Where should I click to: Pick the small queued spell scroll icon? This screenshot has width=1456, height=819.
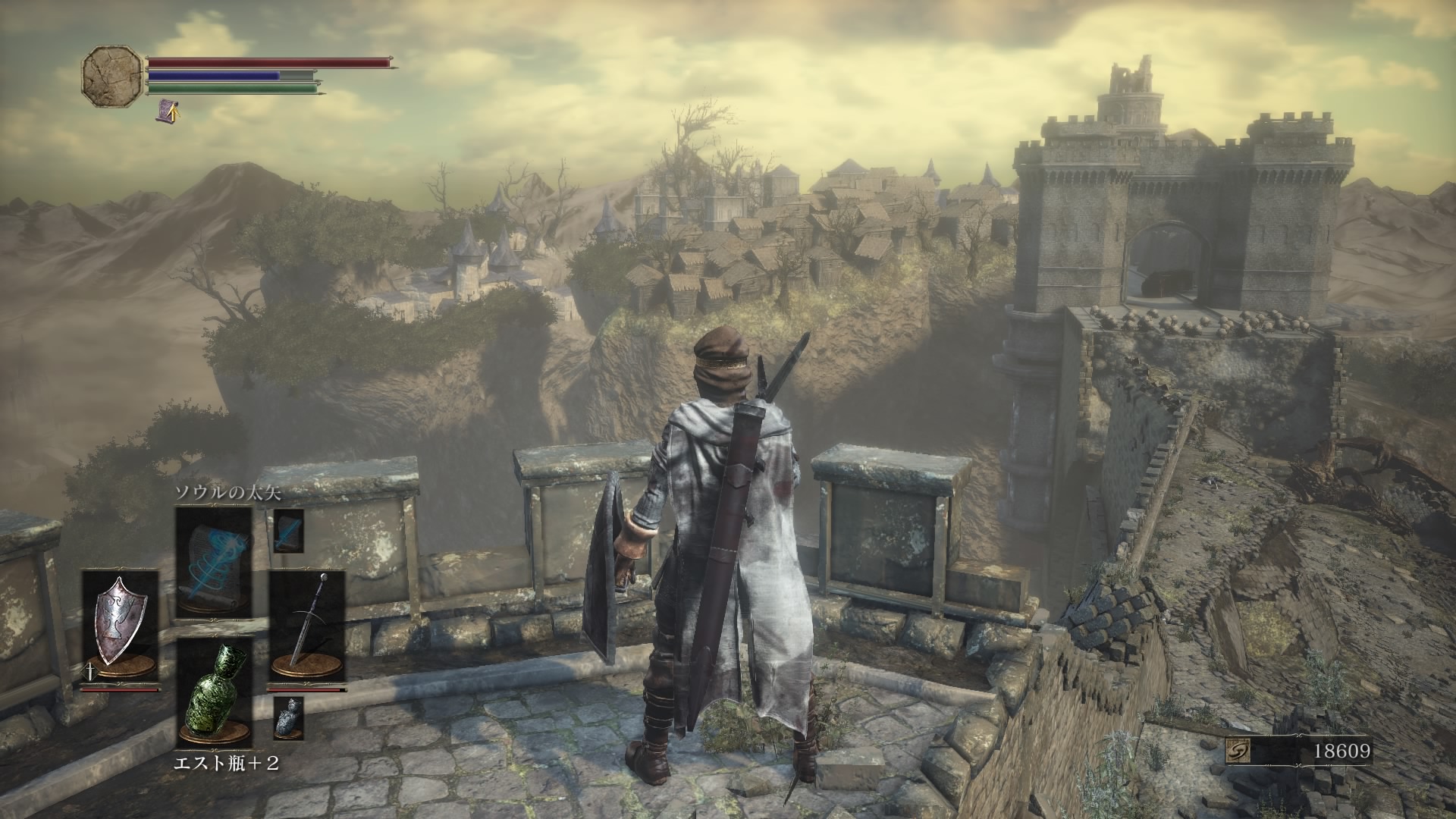click(x=289, y=530)
